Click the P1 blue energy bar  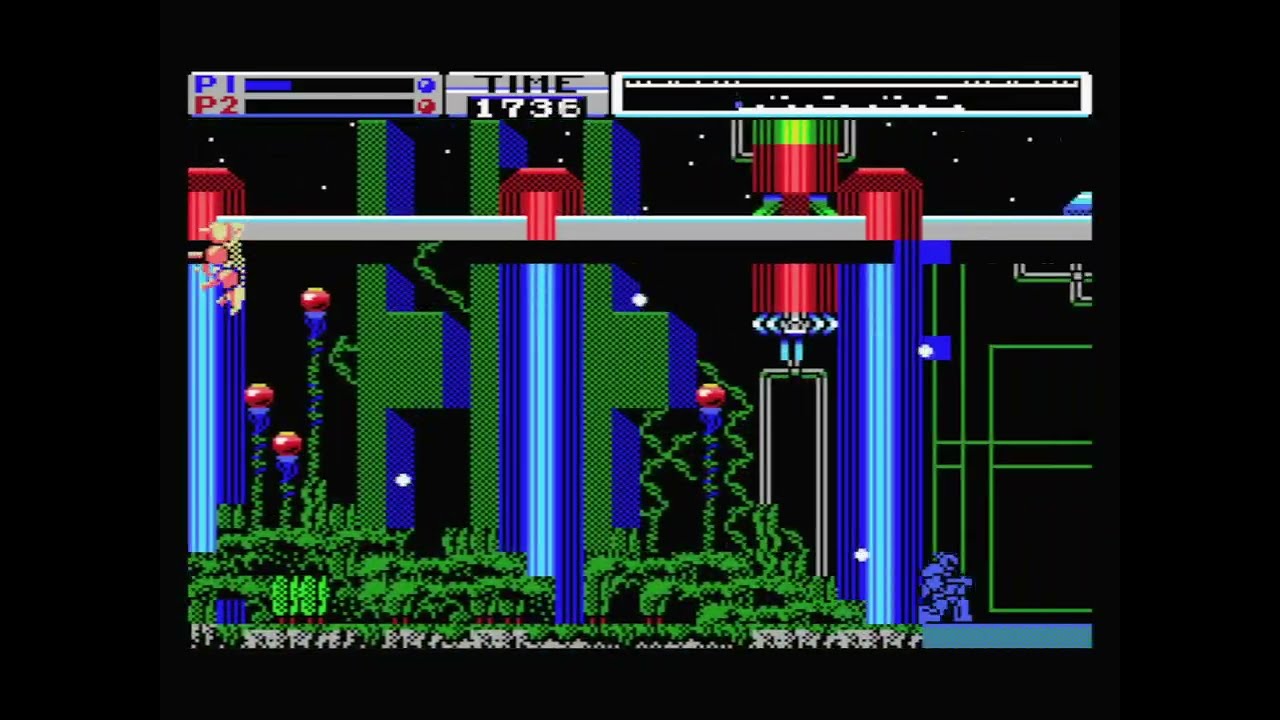pos(270,84)
